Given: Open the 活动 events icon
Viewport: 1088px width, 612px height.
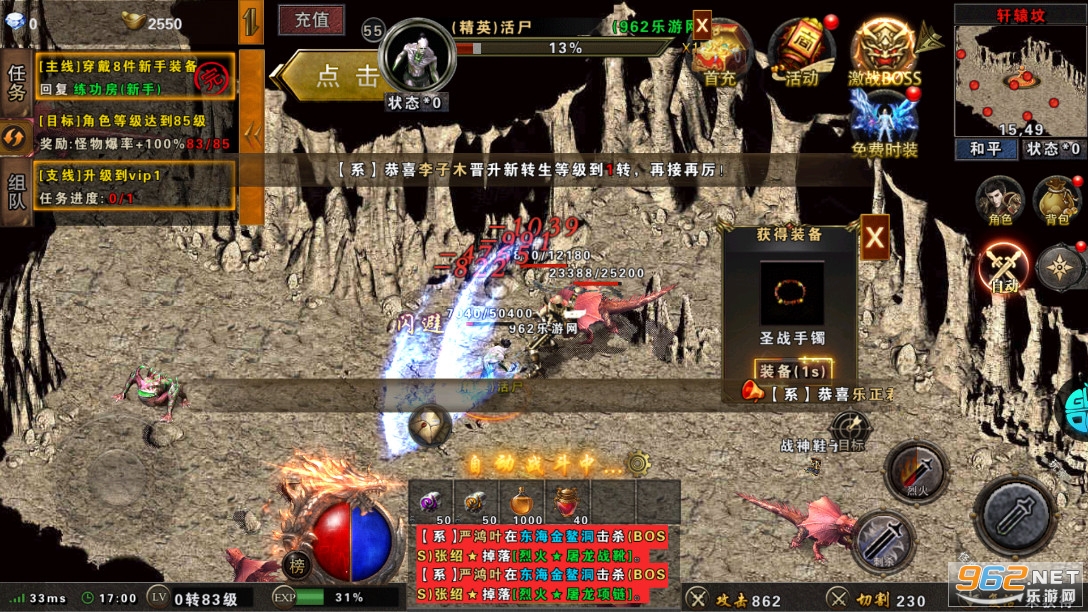Looking at the screenshot, I should pos(801,54).
